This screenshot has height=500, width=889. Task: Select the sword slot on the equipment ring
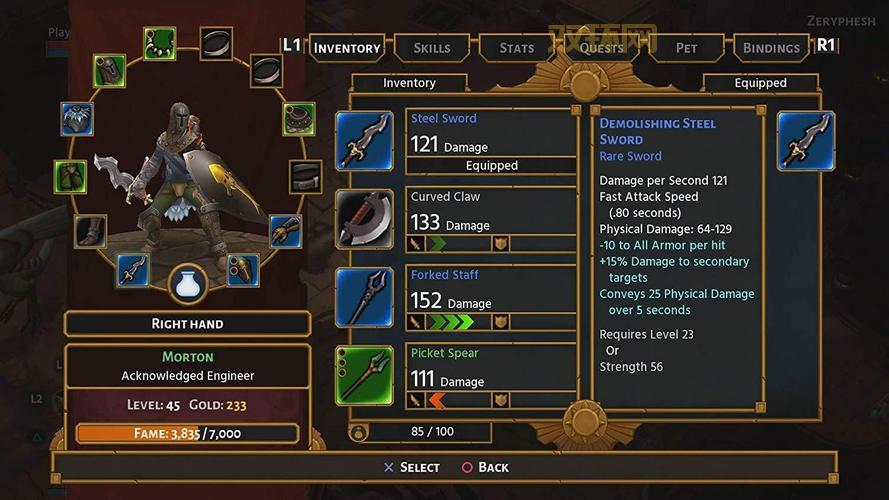[x=133, y=269]
